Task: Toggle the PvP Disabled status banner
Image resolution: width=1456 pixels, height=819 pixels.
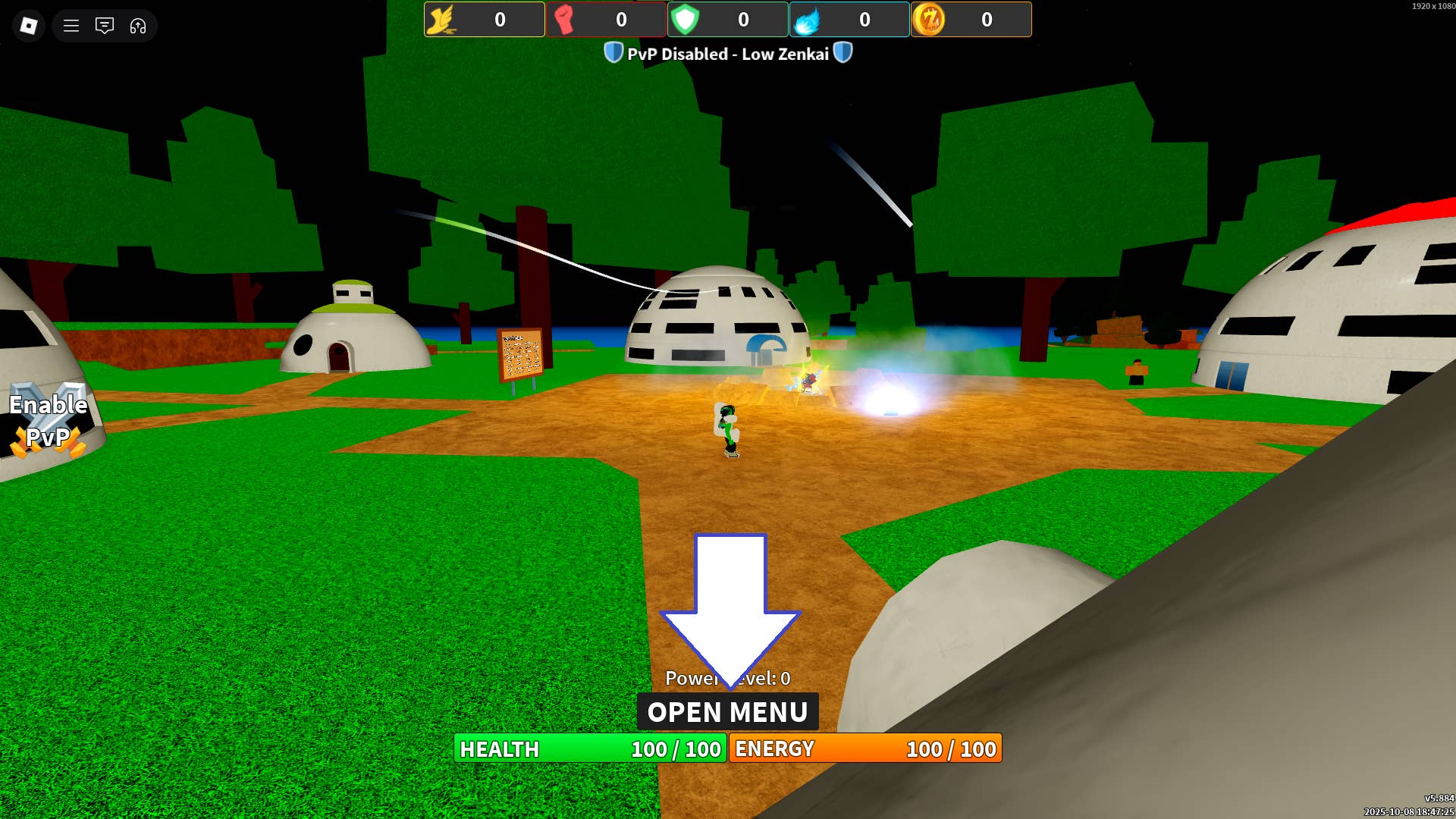Action: click(728, 53)
